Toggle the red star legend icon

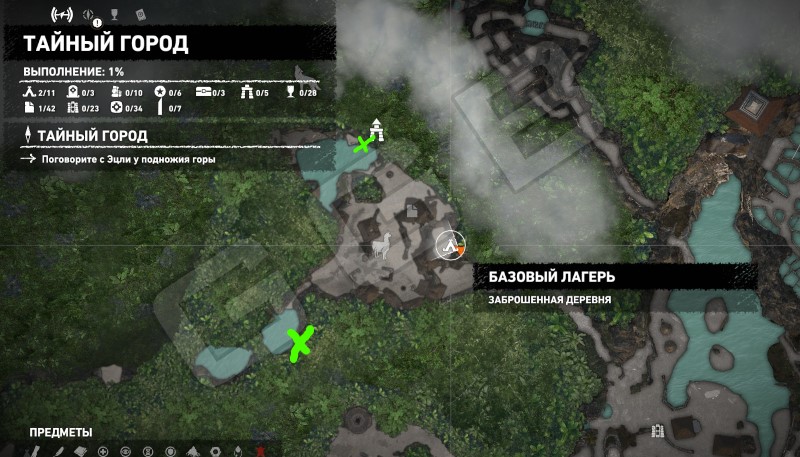(262, 451)
